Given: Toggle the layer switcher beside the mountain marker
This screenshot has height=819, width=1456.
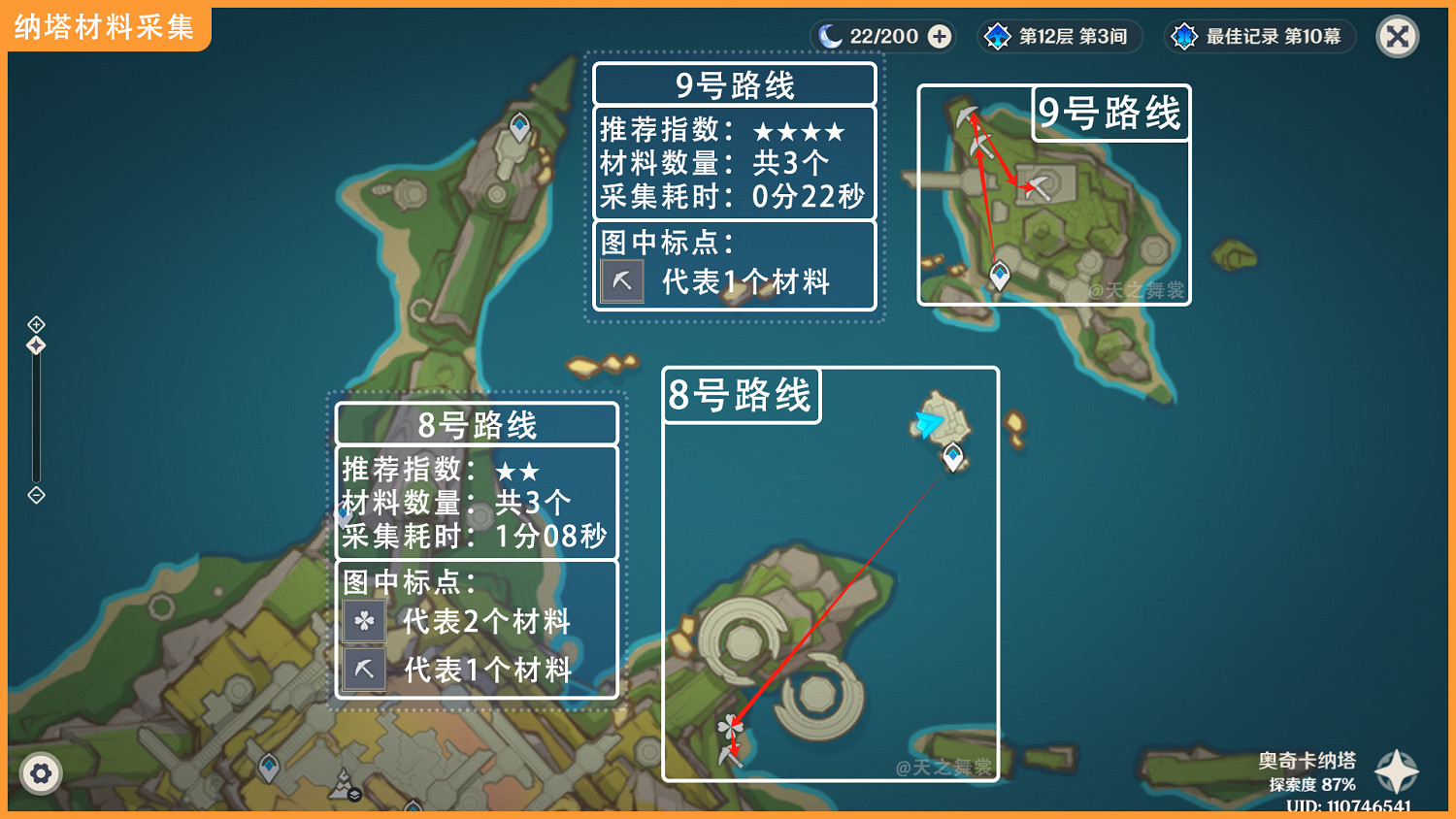Looking at the screenshot, I should [x=354, y=793].
